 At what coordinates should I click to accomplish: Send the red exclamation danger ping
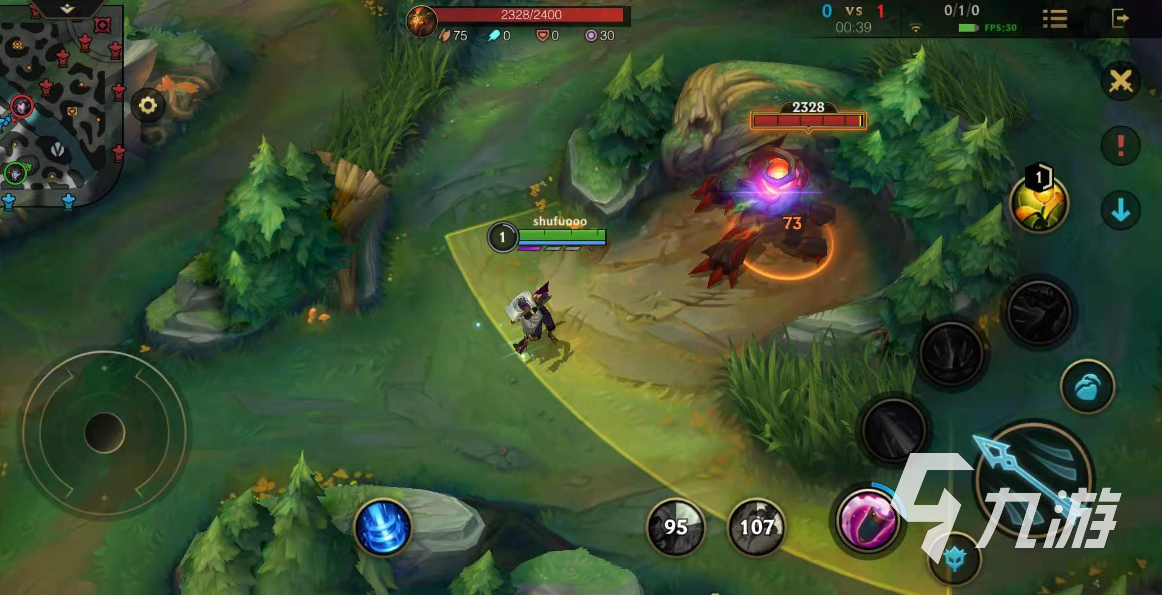pos(1121,146)
